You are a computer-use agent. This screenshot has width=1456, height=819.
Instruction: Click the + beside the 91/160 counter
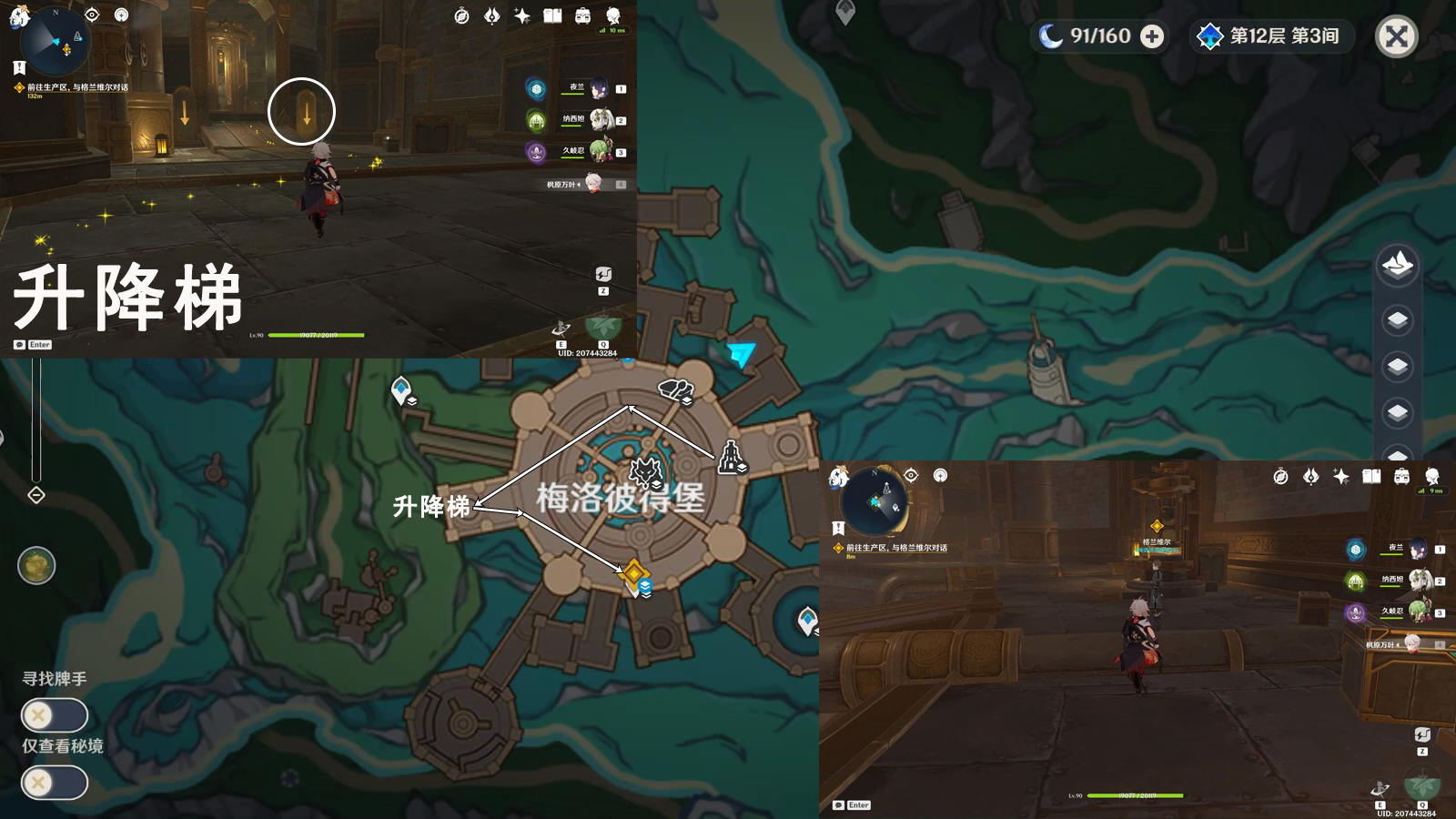1154,37
